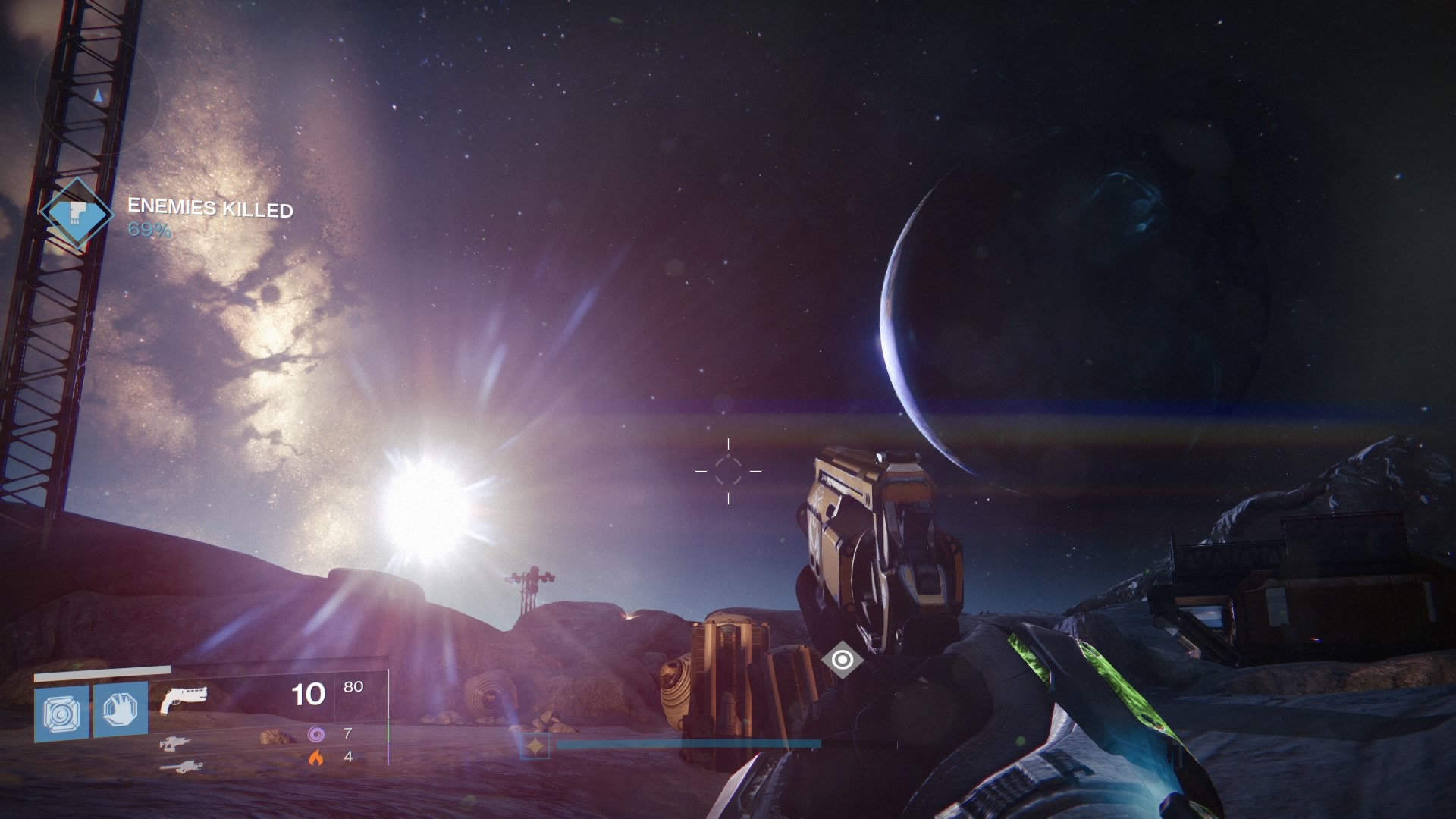This screenshot has height=819, width=1456.
Task: Click the white objective waypoint marker
Action: point(842,660)
